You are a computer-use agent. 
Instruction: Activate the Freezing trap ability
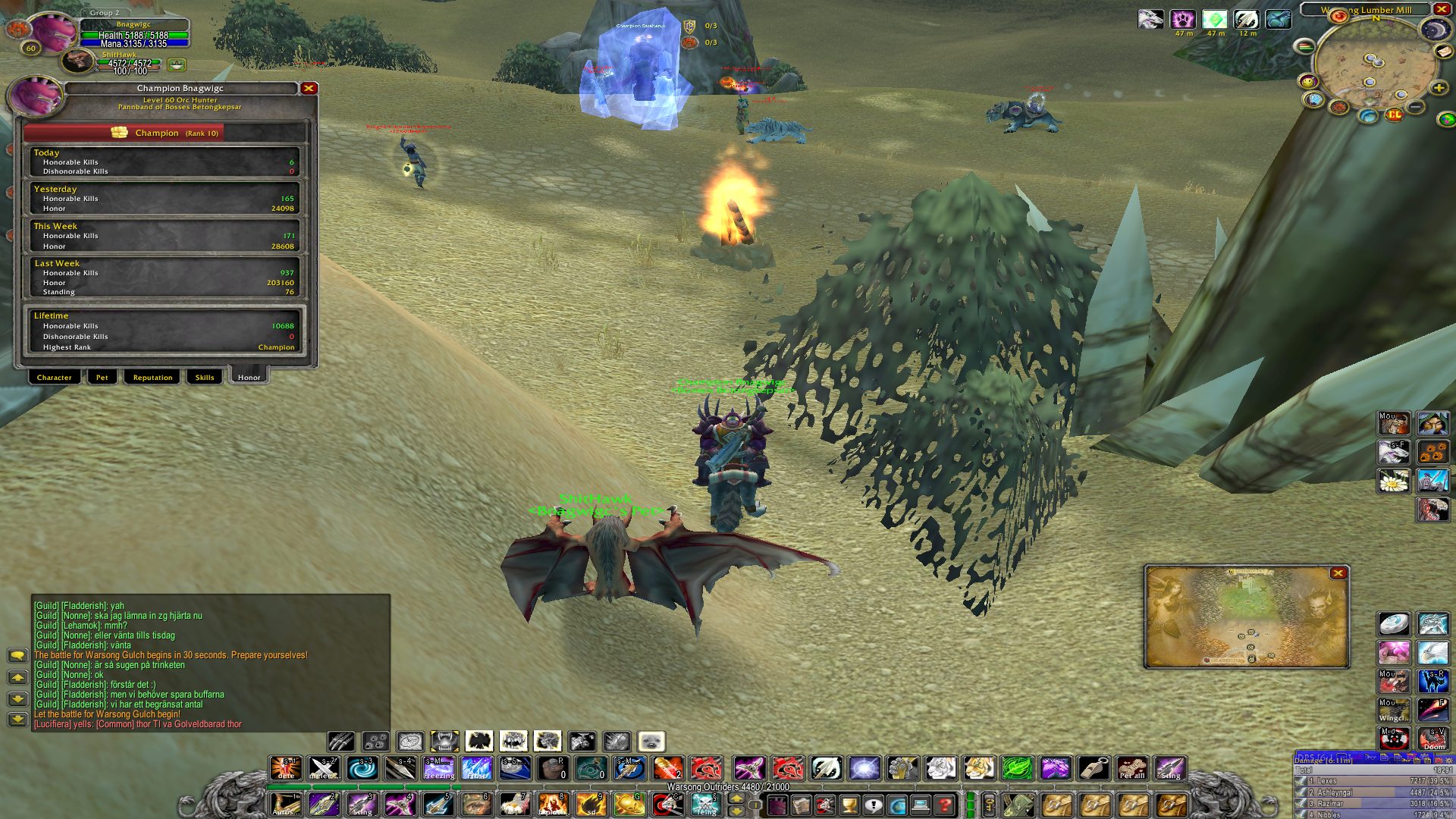tap(439, 768)
